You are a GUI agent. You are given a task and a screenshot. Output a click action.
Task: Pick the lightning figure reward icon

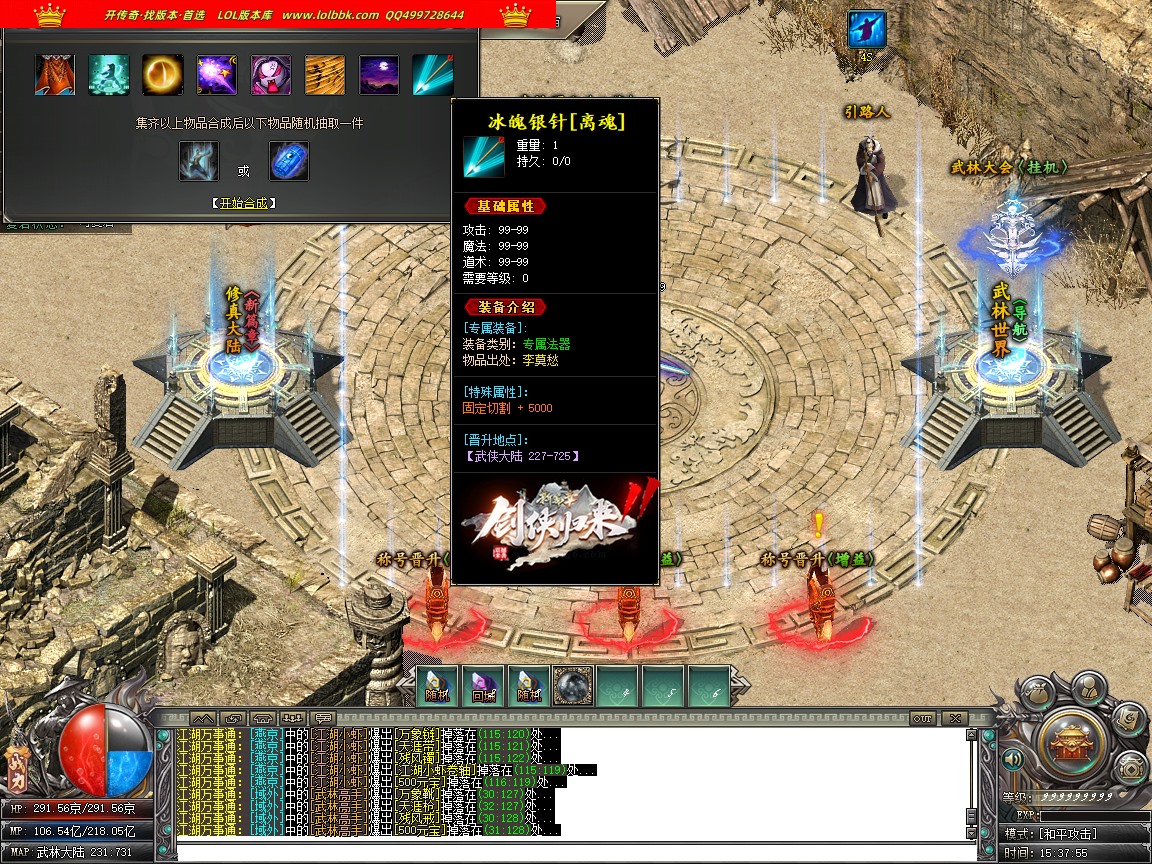pyautogui.click(x=199, y=161)
